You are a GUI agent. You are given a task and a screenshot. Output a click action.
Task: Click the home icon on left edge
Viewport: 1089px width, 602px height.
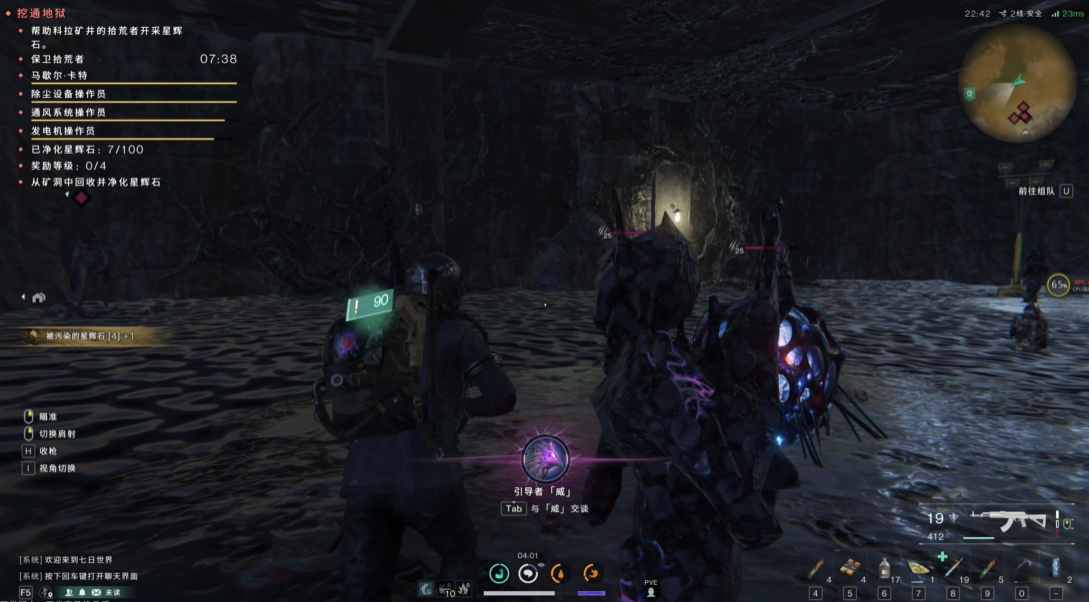(38, 297)
